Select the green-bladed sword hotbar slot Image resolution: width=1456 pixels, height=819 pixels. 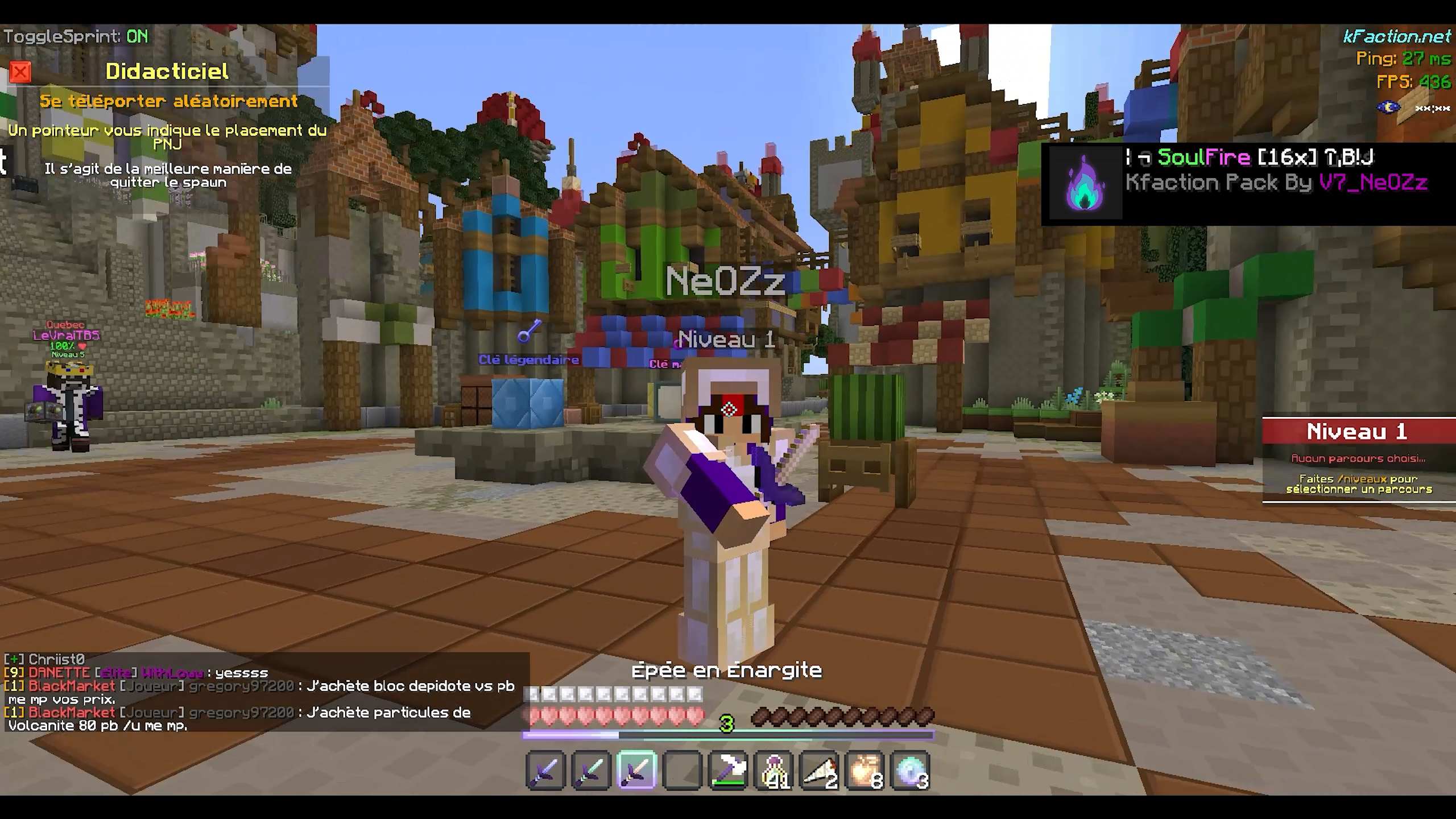[591, 771]
